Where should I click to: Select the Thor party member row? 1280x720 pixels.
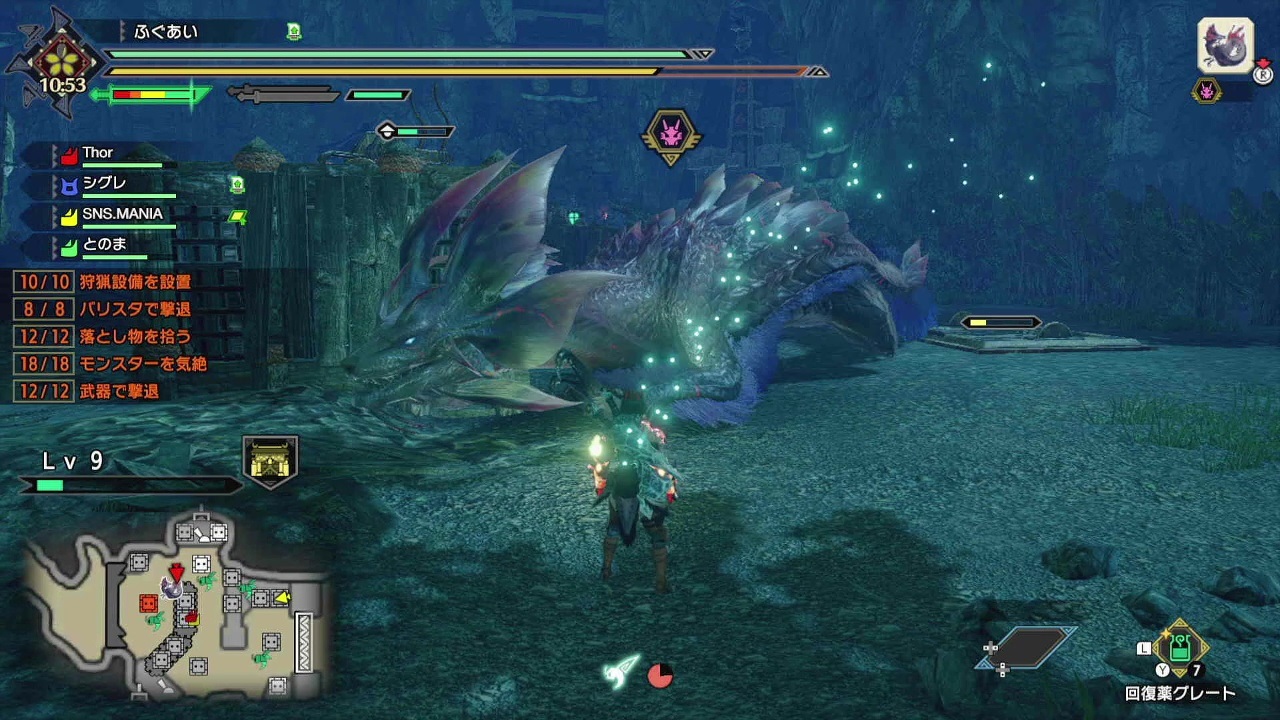pyautogui.click(x=98, y=154)
